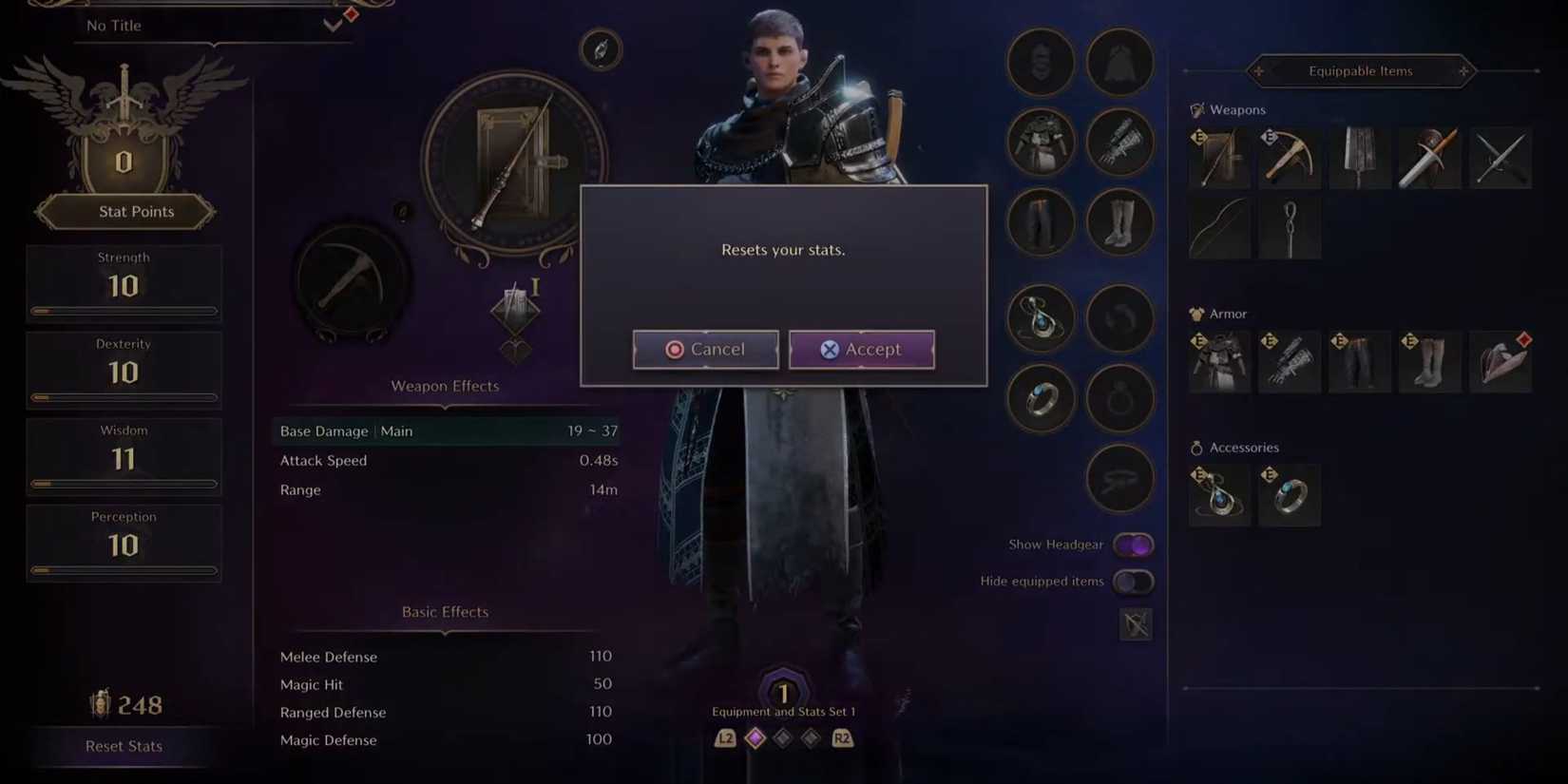The height and width of the screenshot is (784, 1568).
Task: Click the necklace equipment slot
Action: (1041, 319)
